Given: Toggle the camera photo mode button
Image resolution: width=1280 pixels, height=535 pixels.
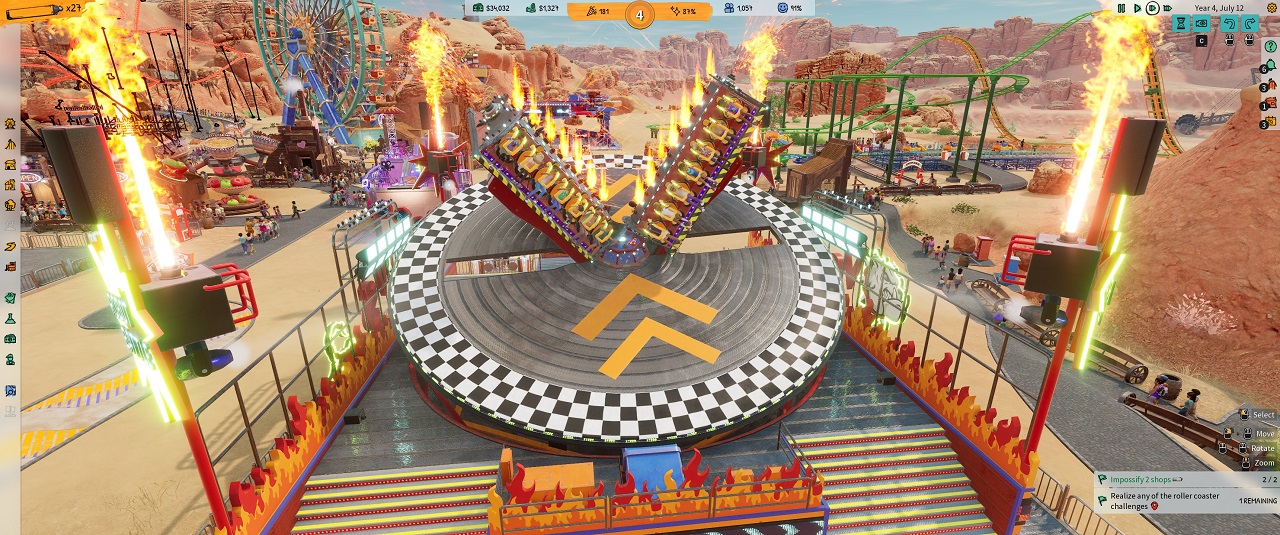Looking at the screenshot, I should [x=1201, y=23].
